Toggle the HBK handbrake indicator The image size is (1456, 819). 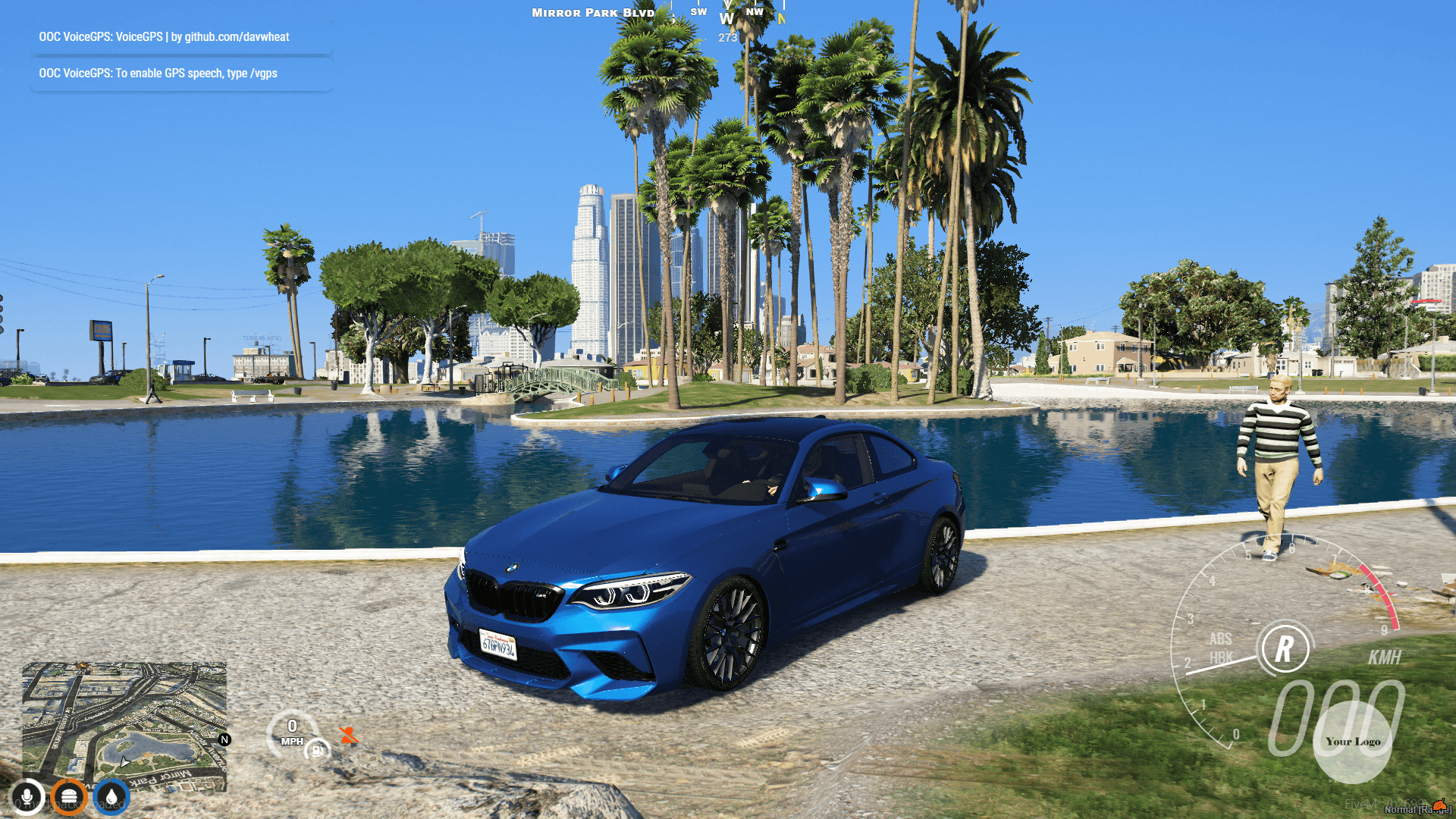click(1223, 657)
